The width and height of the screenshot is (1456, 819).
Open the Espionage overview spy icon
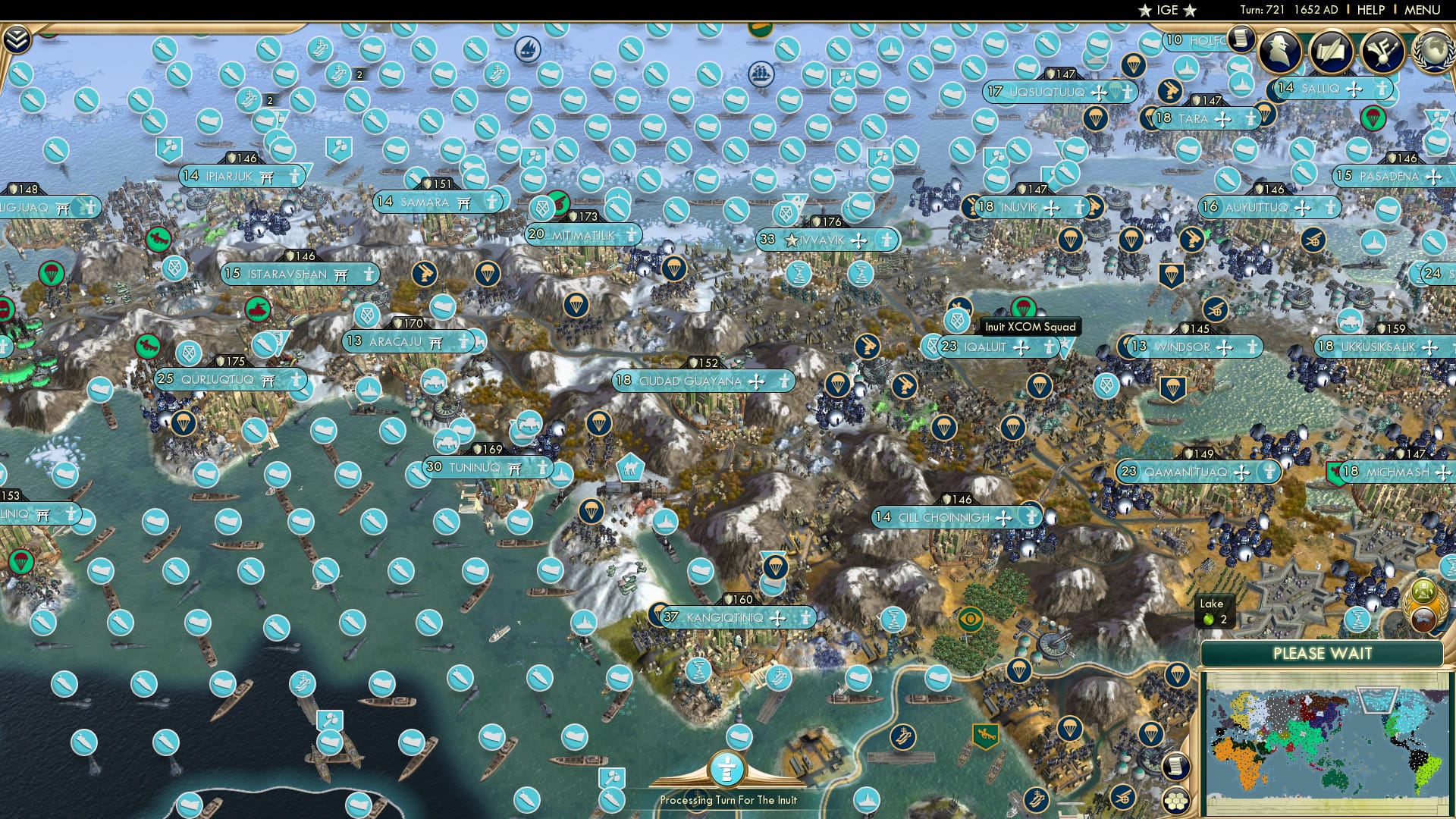[1282, 52]
